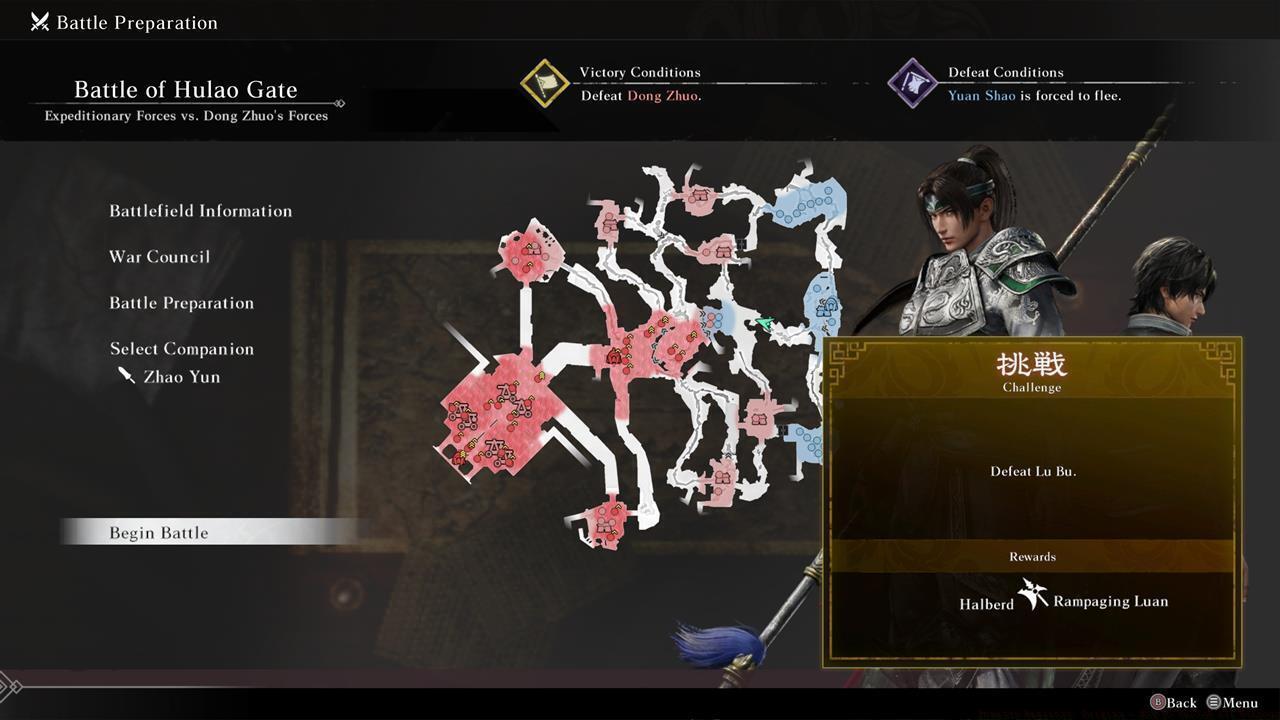The image size is (1280, 720).
Task: Select the red fortress icon at map center
Action: click(614, 357)
